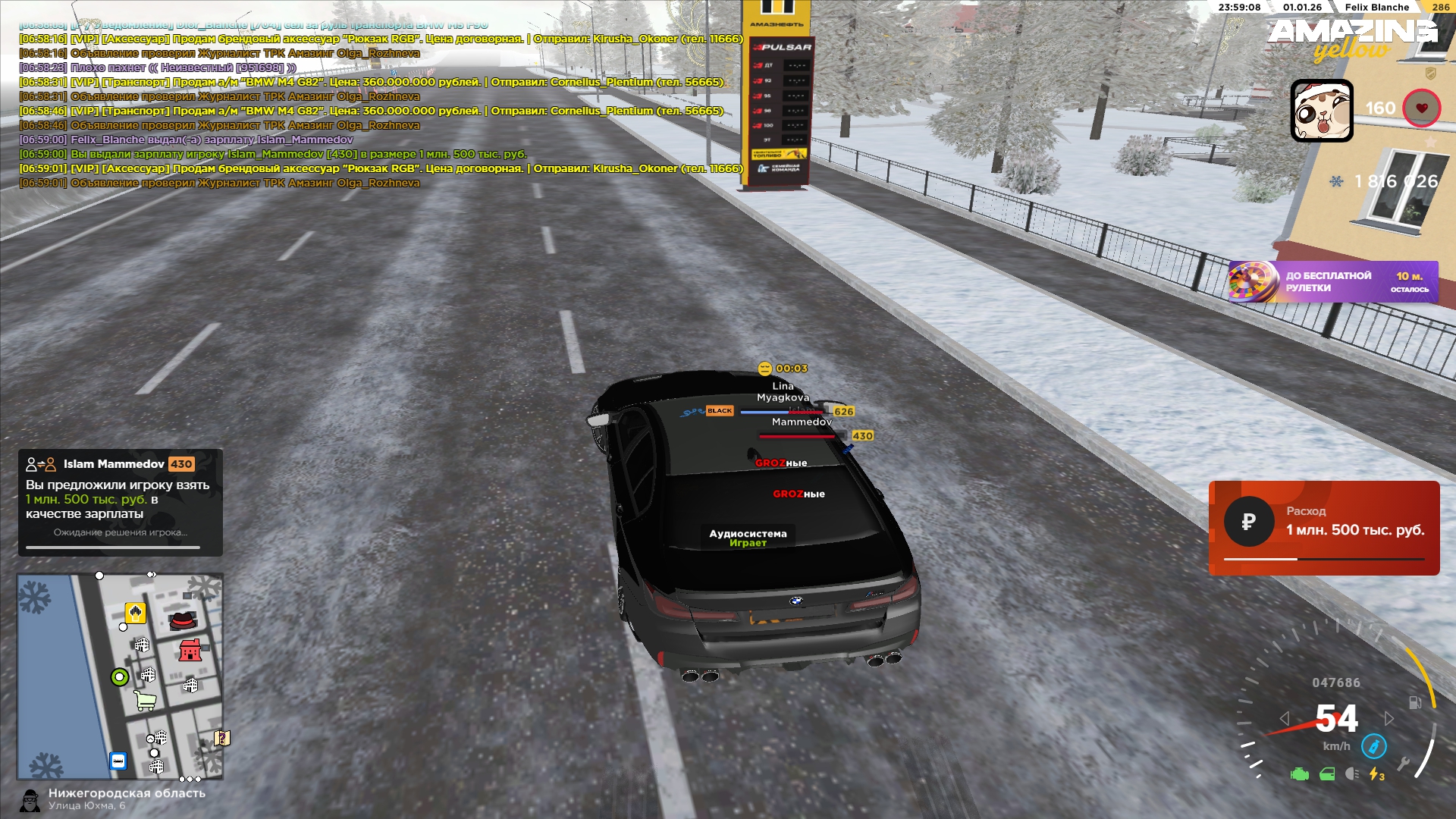Click the blue bottle icon on speedometer
This screenshot has width=1456, height=819.
click(x=1373, y=746)
